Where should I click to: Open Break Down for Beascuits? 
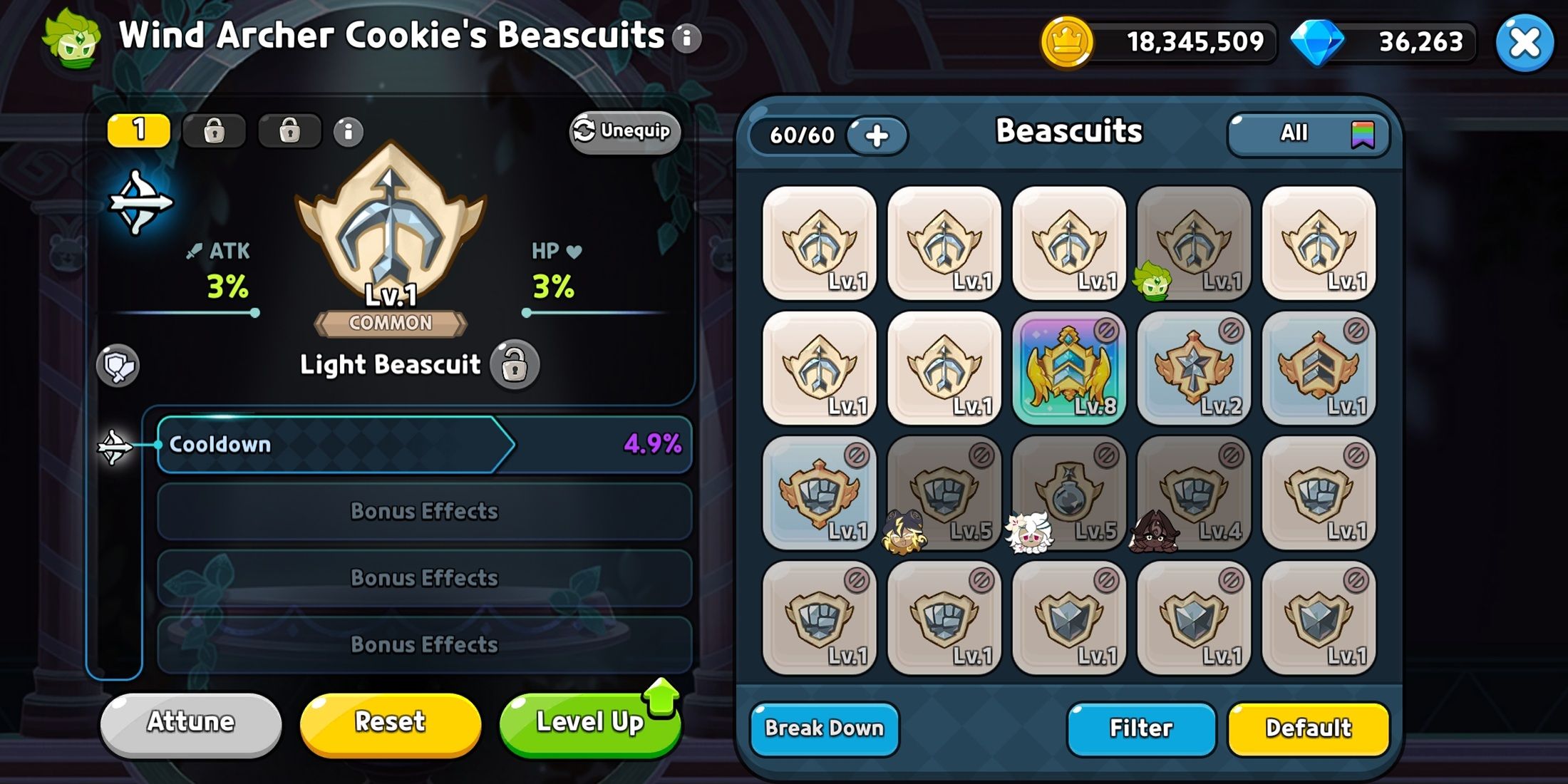tap(824, 728)
